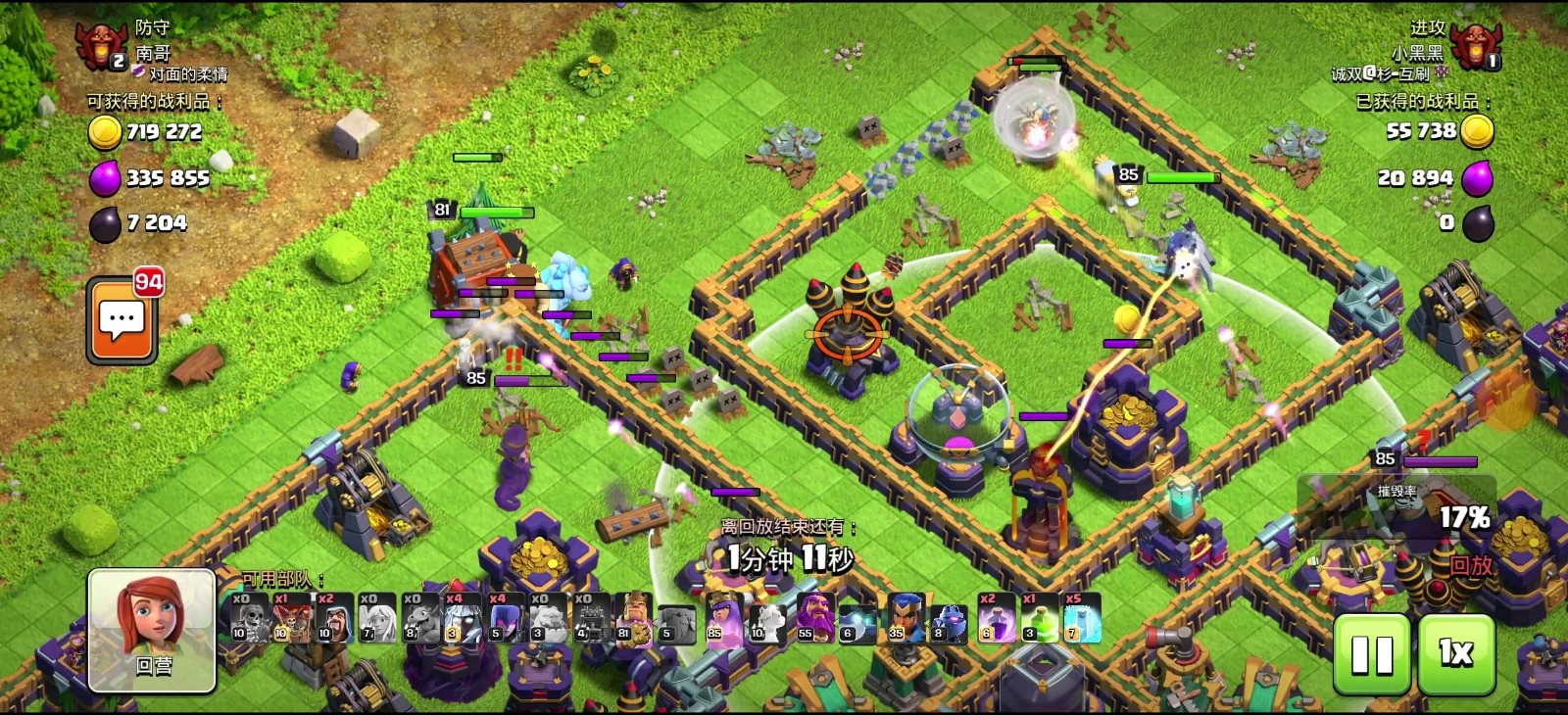1568x715 pixels.
Task: Select the purple Rage spell slot
Action: pos(997,618)
